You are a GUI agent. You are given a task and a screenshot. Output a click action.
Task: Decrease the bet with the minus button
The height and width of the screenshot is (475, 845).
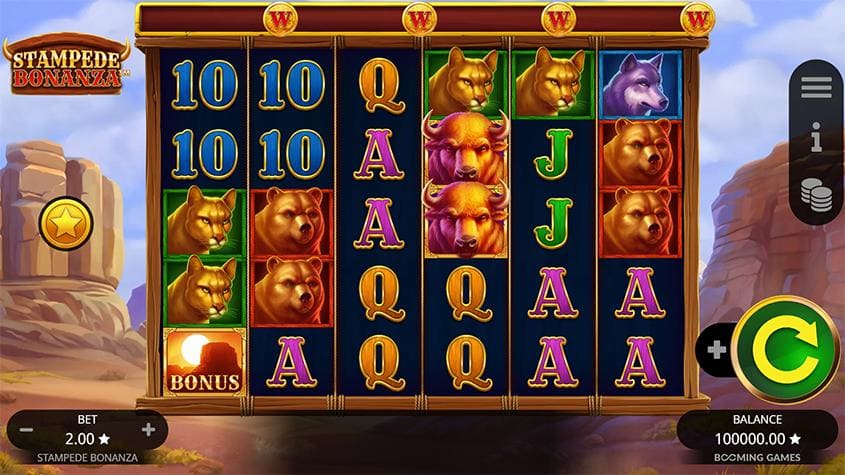coord(27,430)
